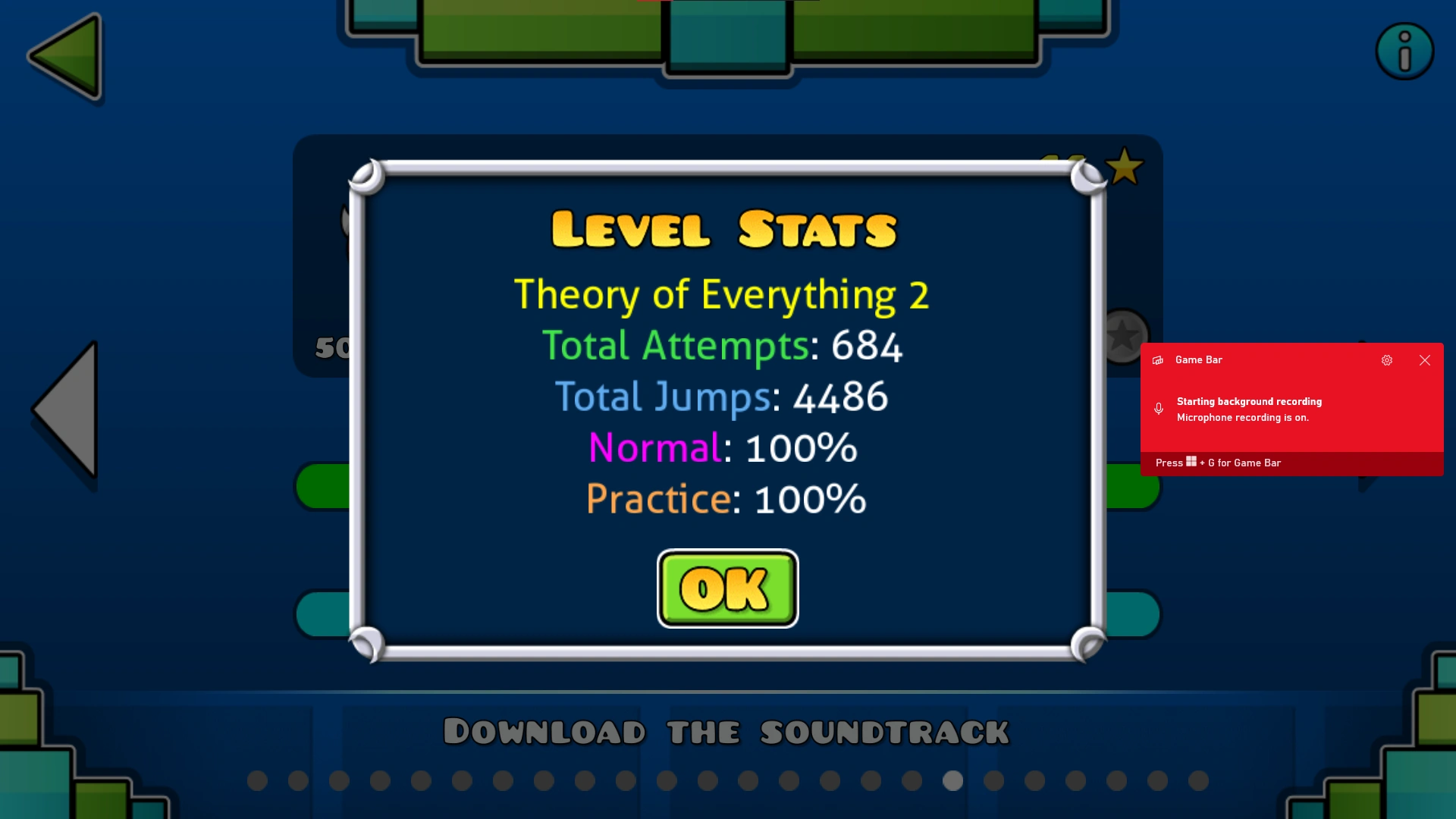The width and height of the screenshot is (1456, 819).
Task: Click the Normal 100% progress stat
Action: (722, 447)
